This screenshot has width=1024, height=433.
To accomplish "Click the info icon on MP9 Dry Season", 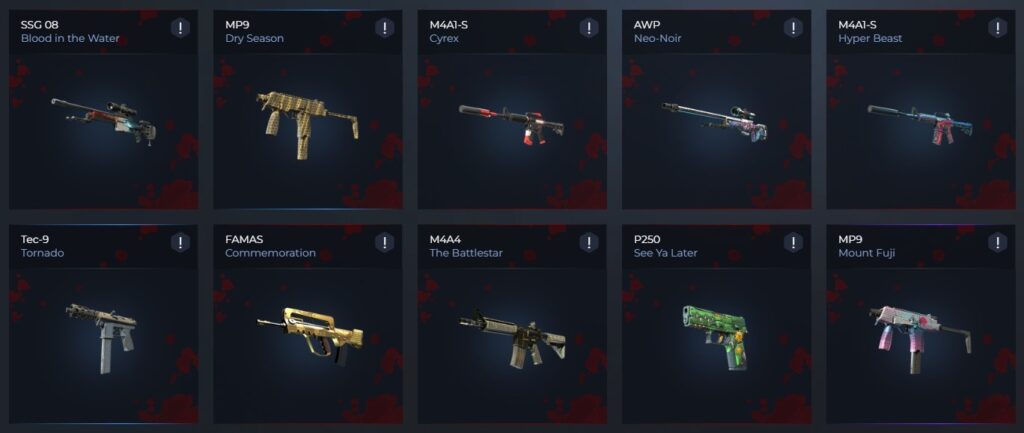I will (x=384, y=28).
